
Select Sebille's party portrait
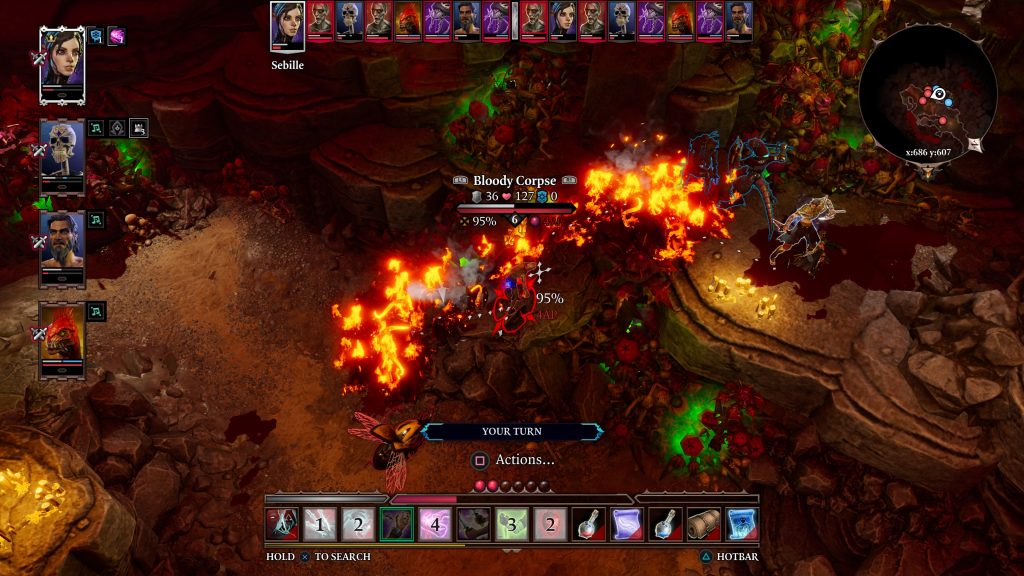(x=62, y=62)
